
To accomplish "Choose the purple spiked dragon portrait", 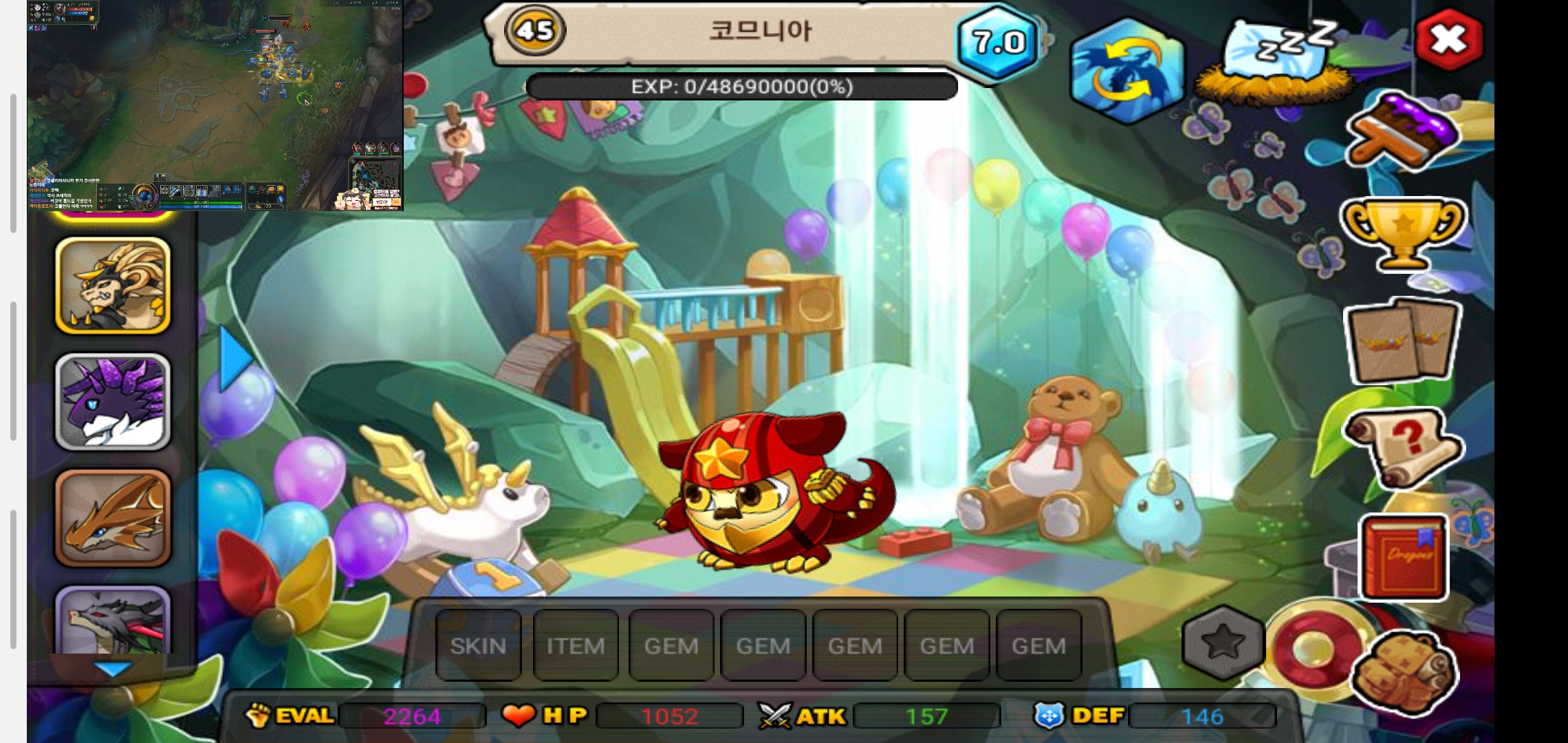I will (x=113, y=402).
